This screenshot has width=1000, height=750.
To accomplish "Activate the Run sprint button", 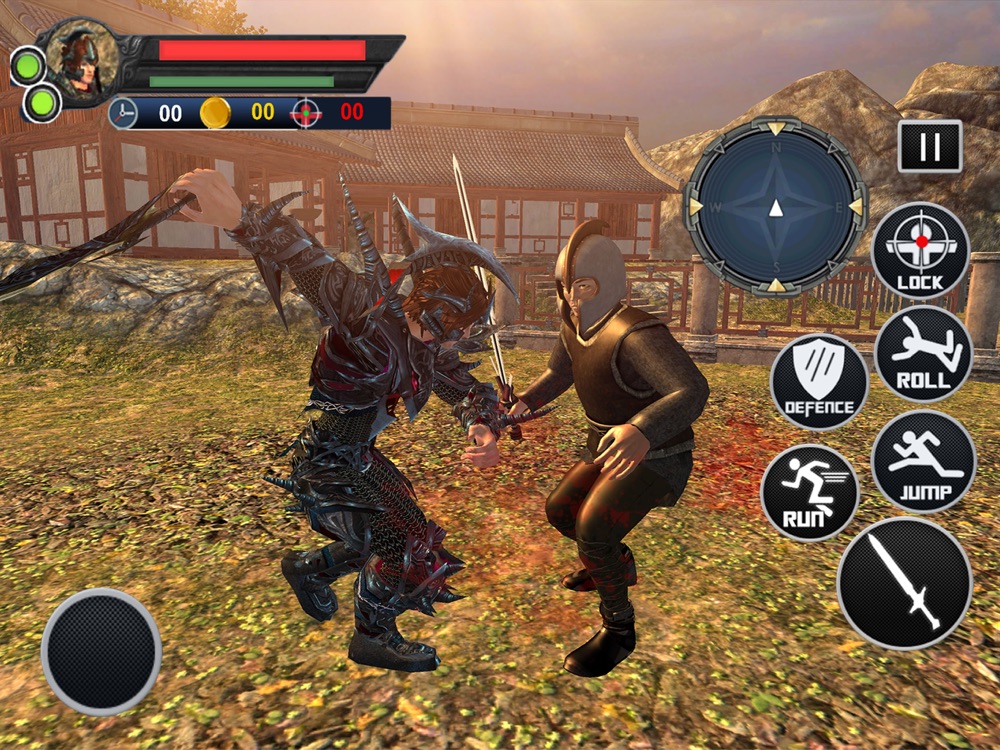I will click(x=809, y=492).
